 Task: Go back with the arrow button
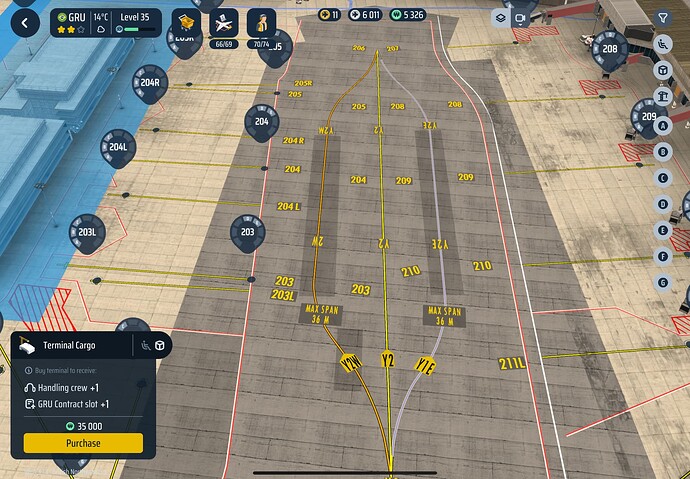point(25,21)
